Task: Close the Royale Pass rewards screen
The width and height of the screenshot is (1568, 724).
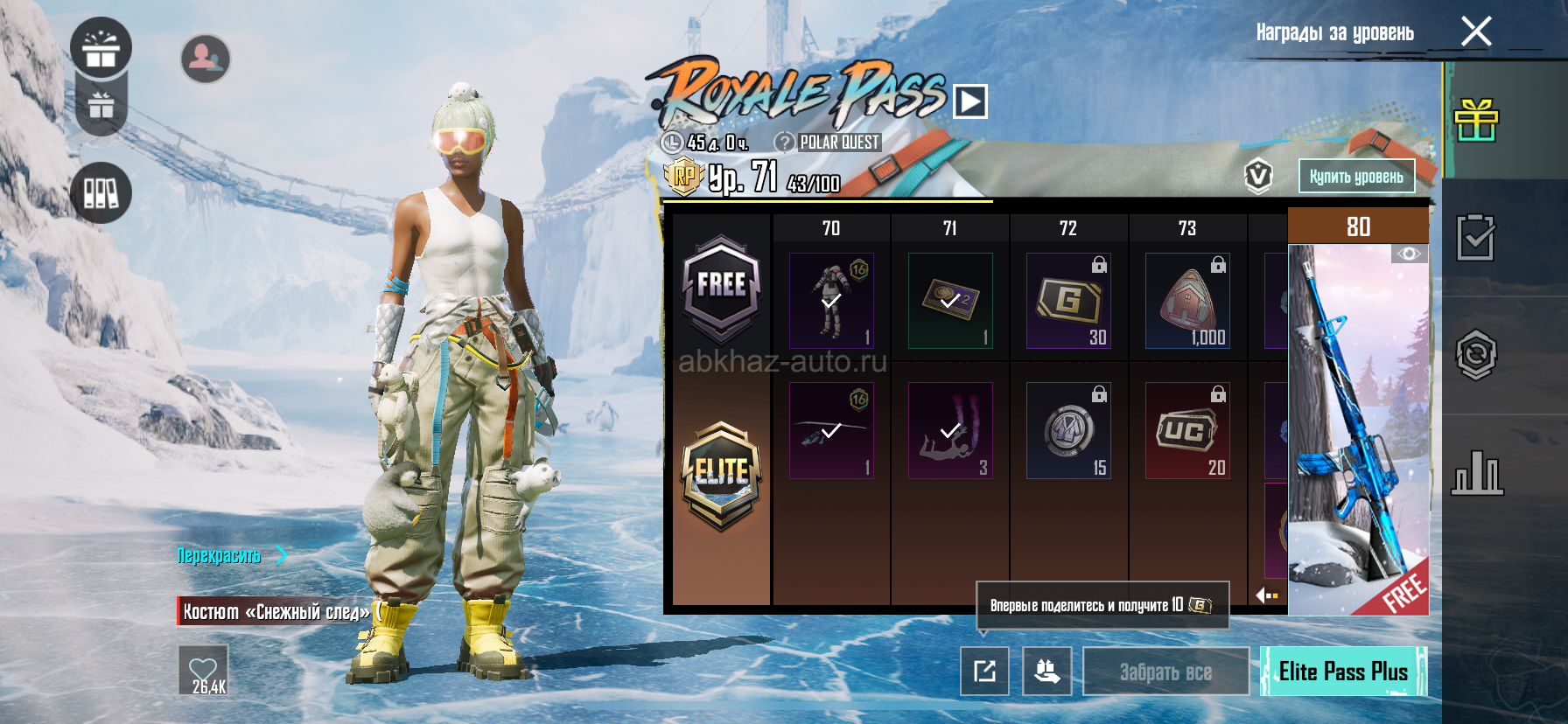Action: [x=1476, y=32]
